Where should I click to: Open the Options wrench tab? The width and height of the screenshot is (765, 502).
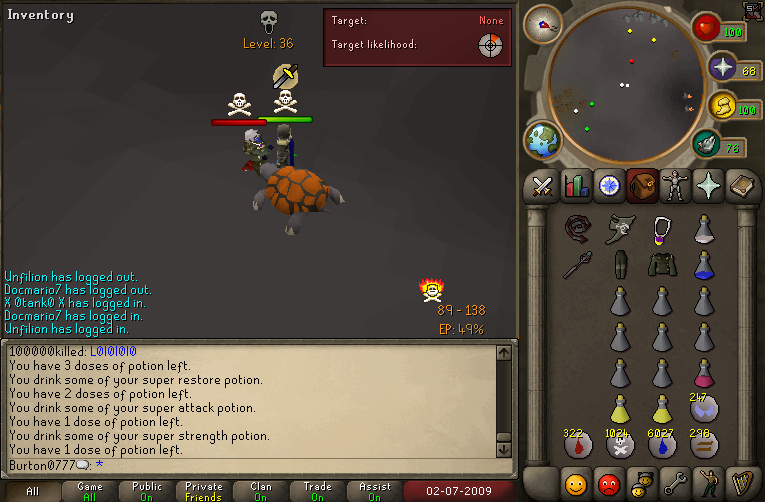point(675,484)
